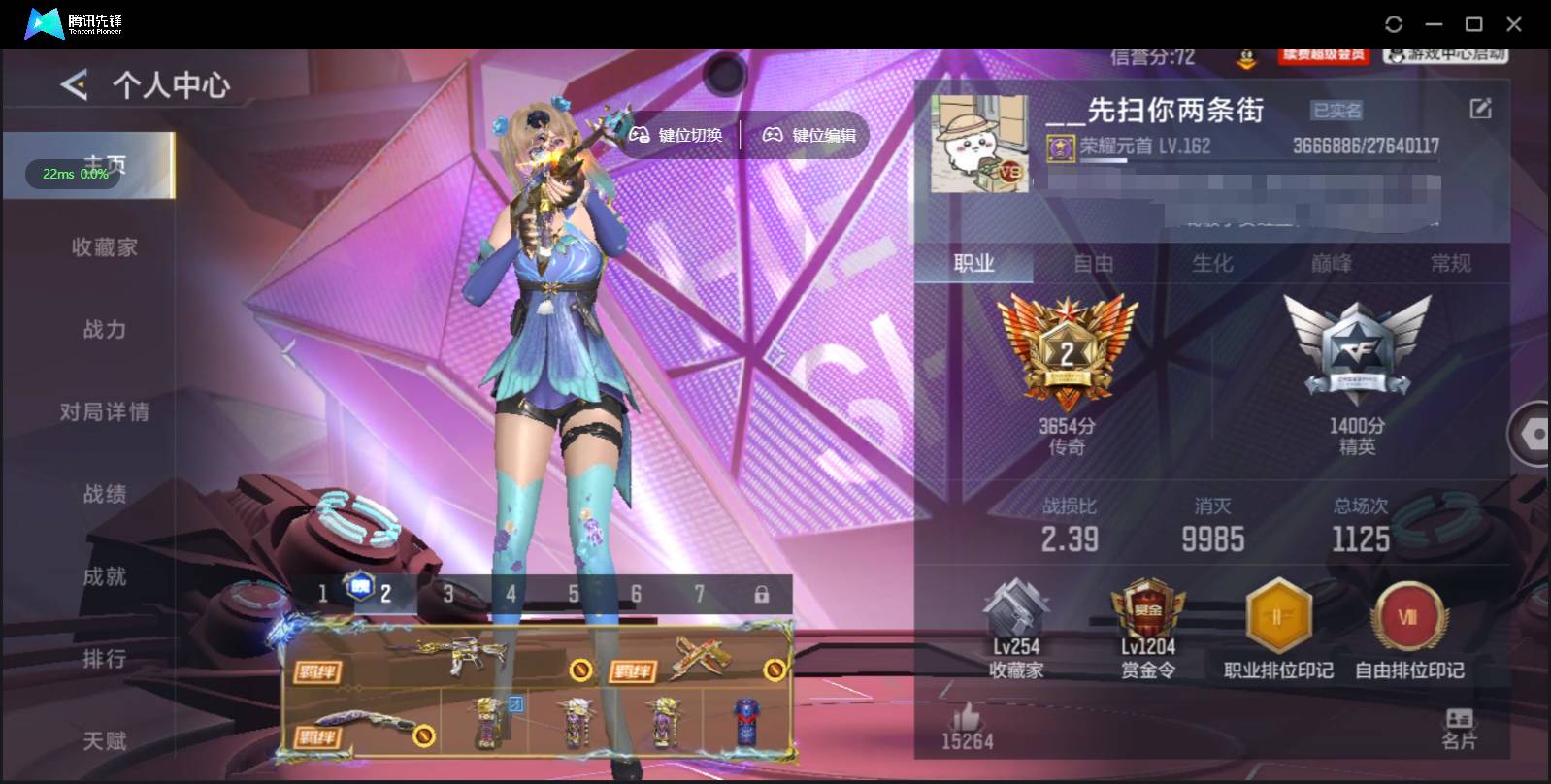1551x784 pixels.
Task: Open the 键位编辑 key mapping editor
Action: [820, 135]
